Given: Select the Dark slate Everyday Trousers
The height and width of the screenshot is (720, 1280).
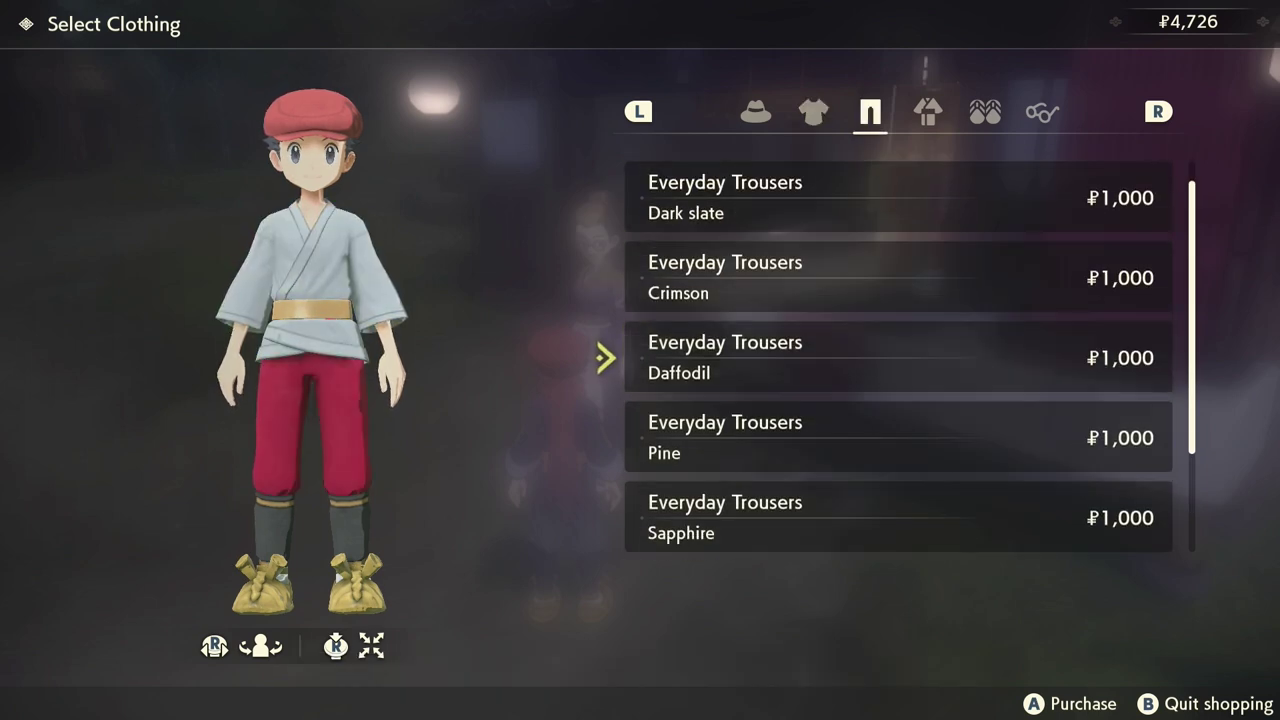Looking at the screenshot, I should pyautogui.click(x=898, y=197).
